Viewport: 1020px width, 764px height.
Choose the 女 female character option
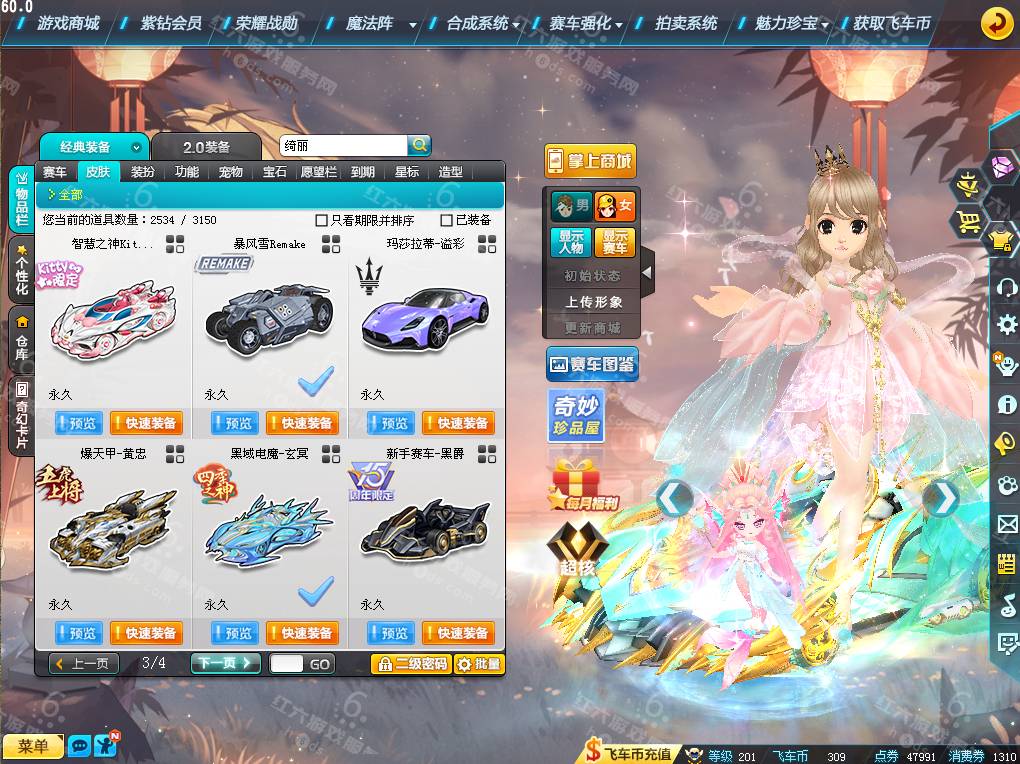(615, 207)
